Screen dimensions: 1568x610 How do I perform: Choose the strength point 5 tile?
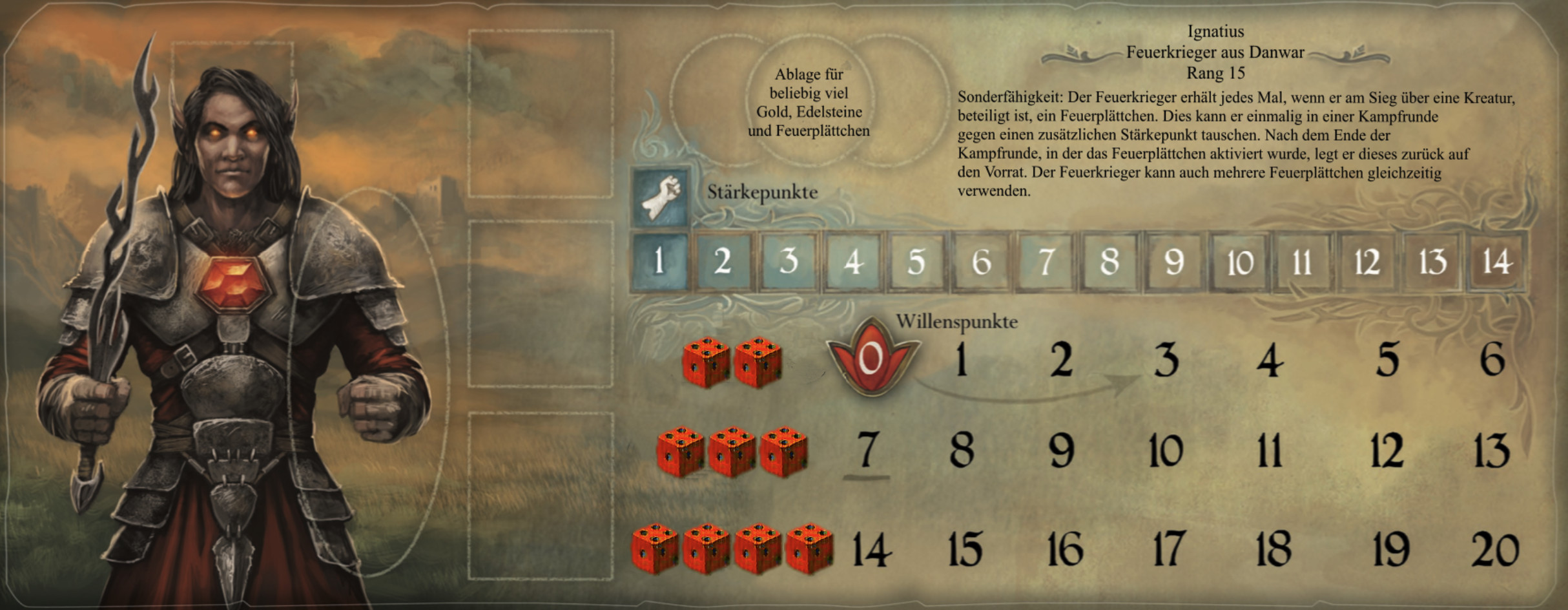click(x=916, y=262)
